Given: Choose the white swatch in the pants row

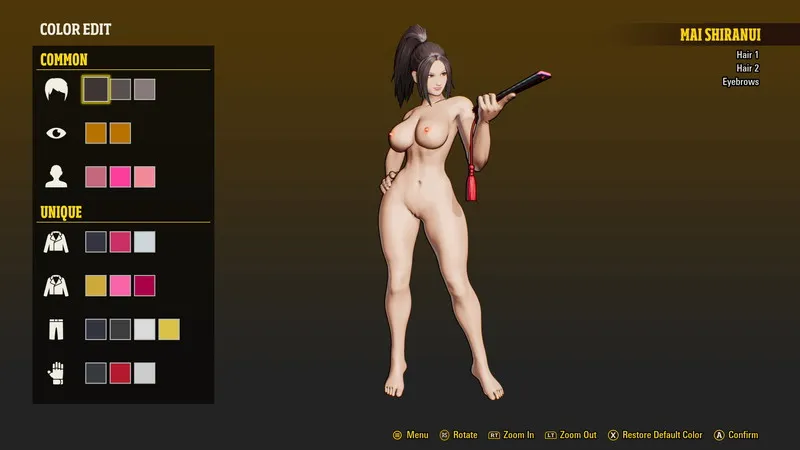Looking at the screenshot, I should pyautogui.click(x=144, y=329).
